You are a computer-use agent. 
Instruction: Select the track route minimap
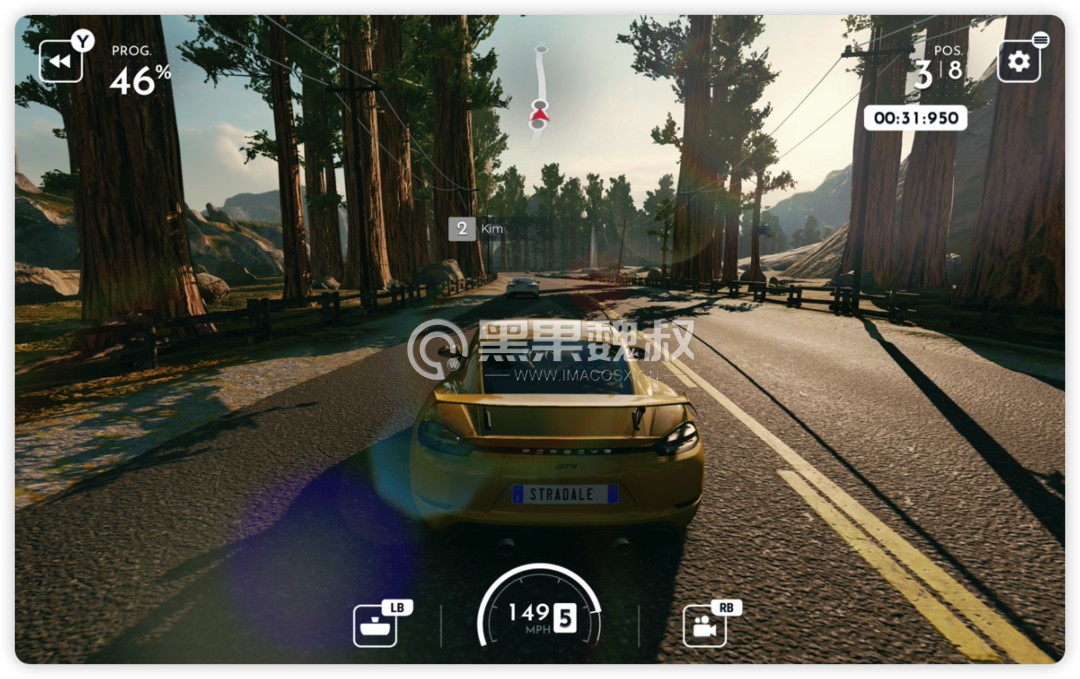tap(539, 90)
